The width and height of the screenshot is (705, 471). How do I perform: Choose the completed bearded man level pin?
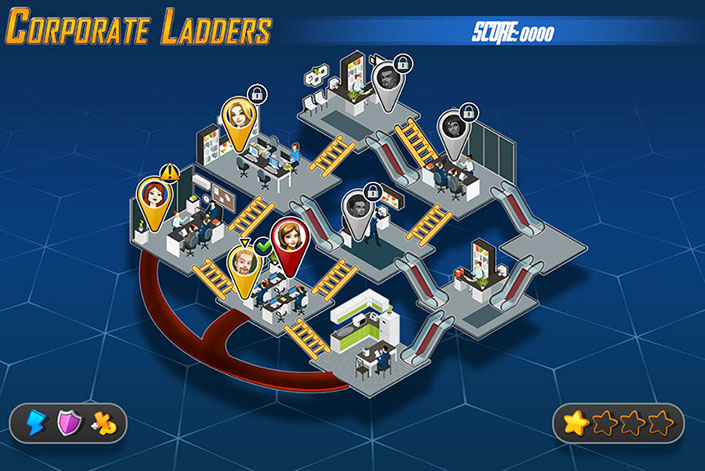tap(245, 265)
